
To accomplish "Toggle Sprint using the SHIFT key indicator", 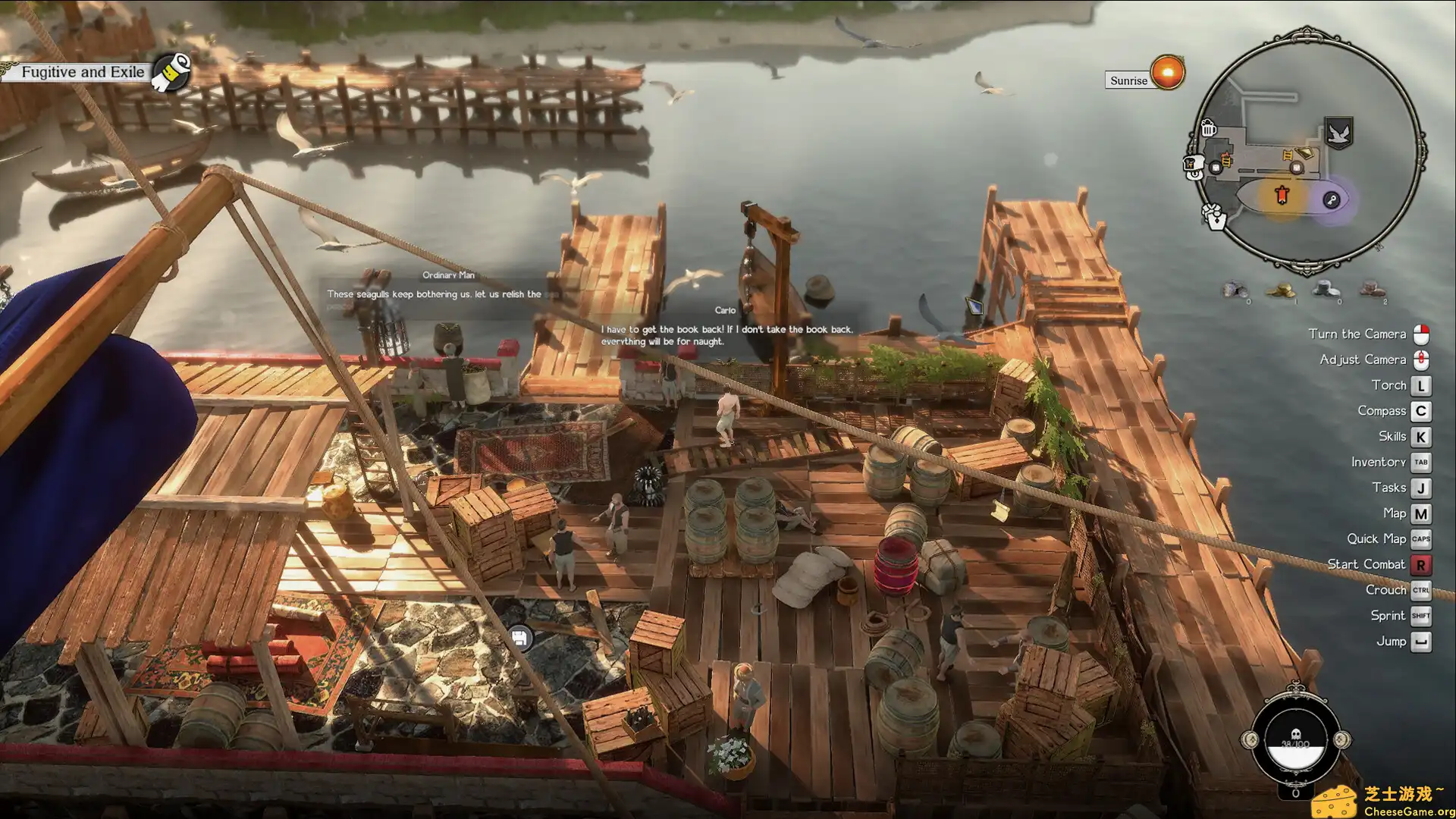I will 1421,615.
